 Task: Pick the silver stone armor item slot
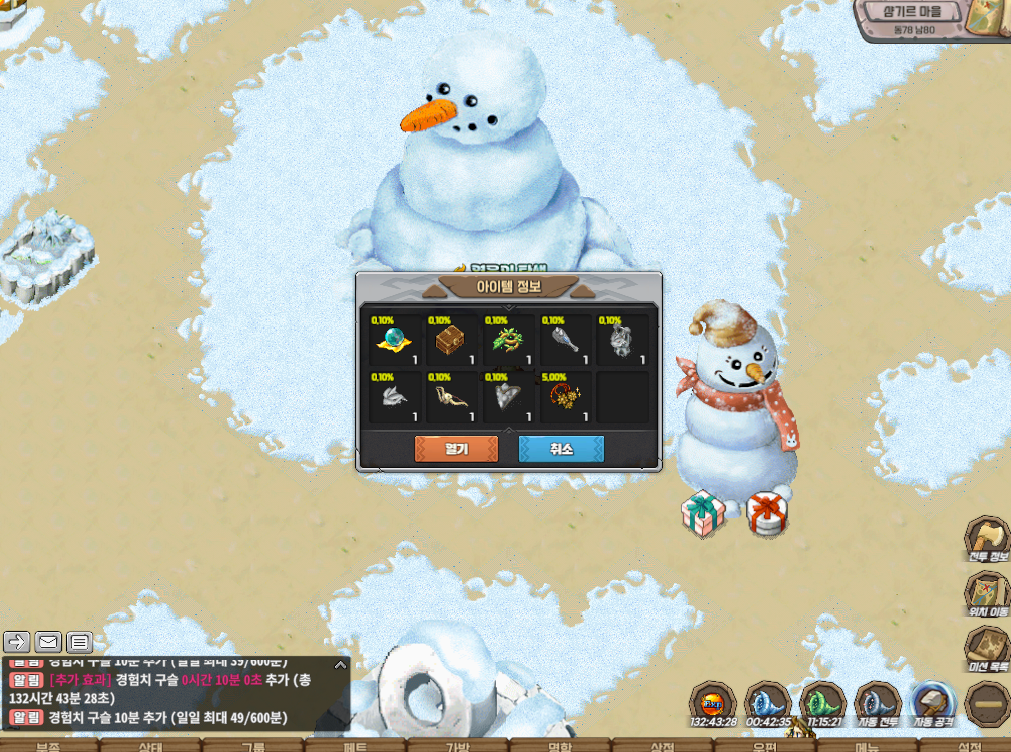622,341
